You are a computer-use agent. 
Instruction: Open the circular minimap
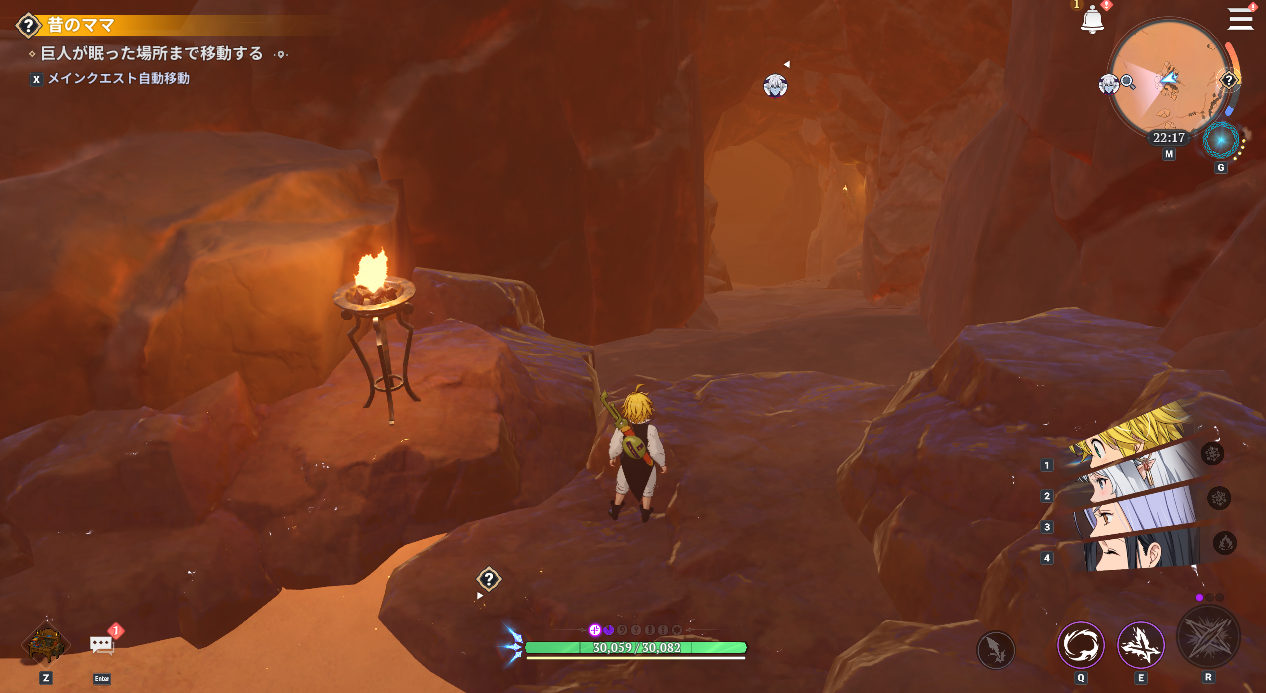(1168, 78)
